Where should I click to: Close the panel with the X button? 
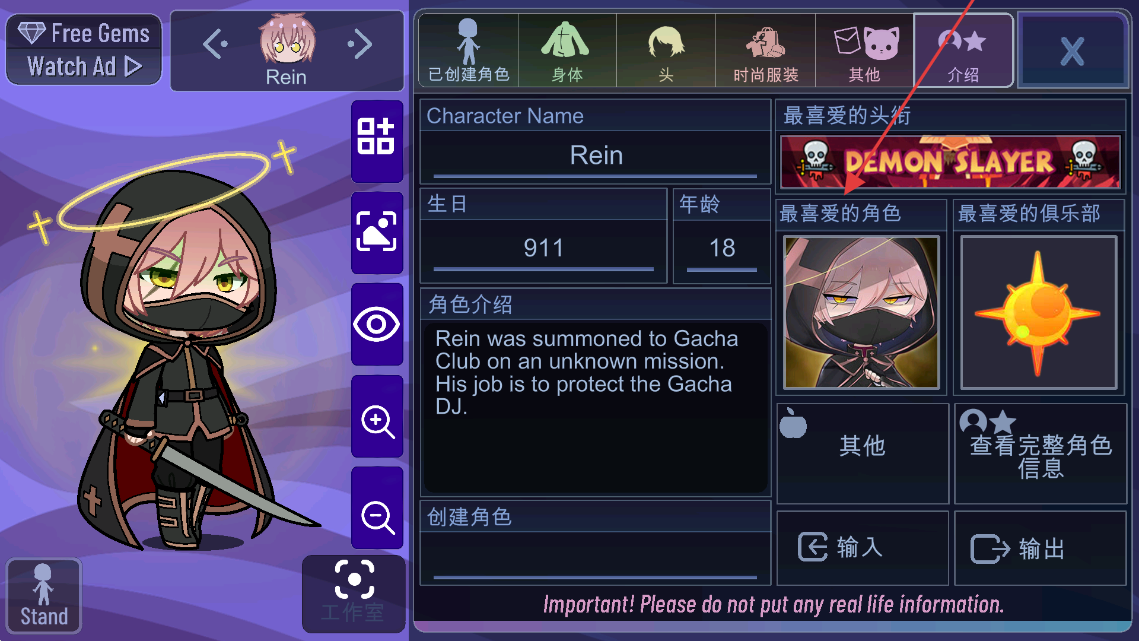click(x=1071, y=51)
